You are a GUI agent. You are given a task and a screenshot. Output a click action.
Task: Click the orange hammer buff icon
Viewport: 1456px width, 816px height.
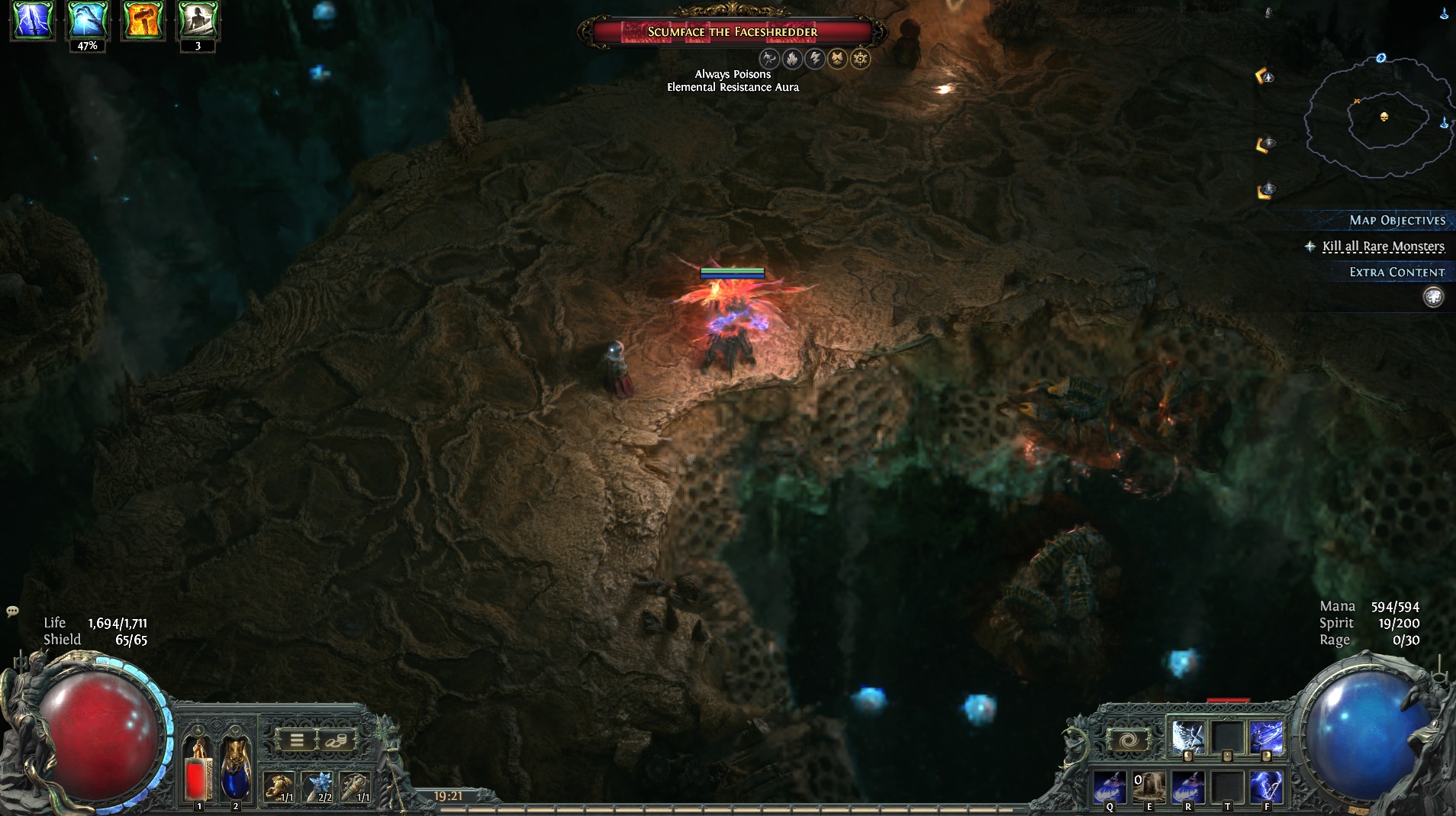coord(143,21)
